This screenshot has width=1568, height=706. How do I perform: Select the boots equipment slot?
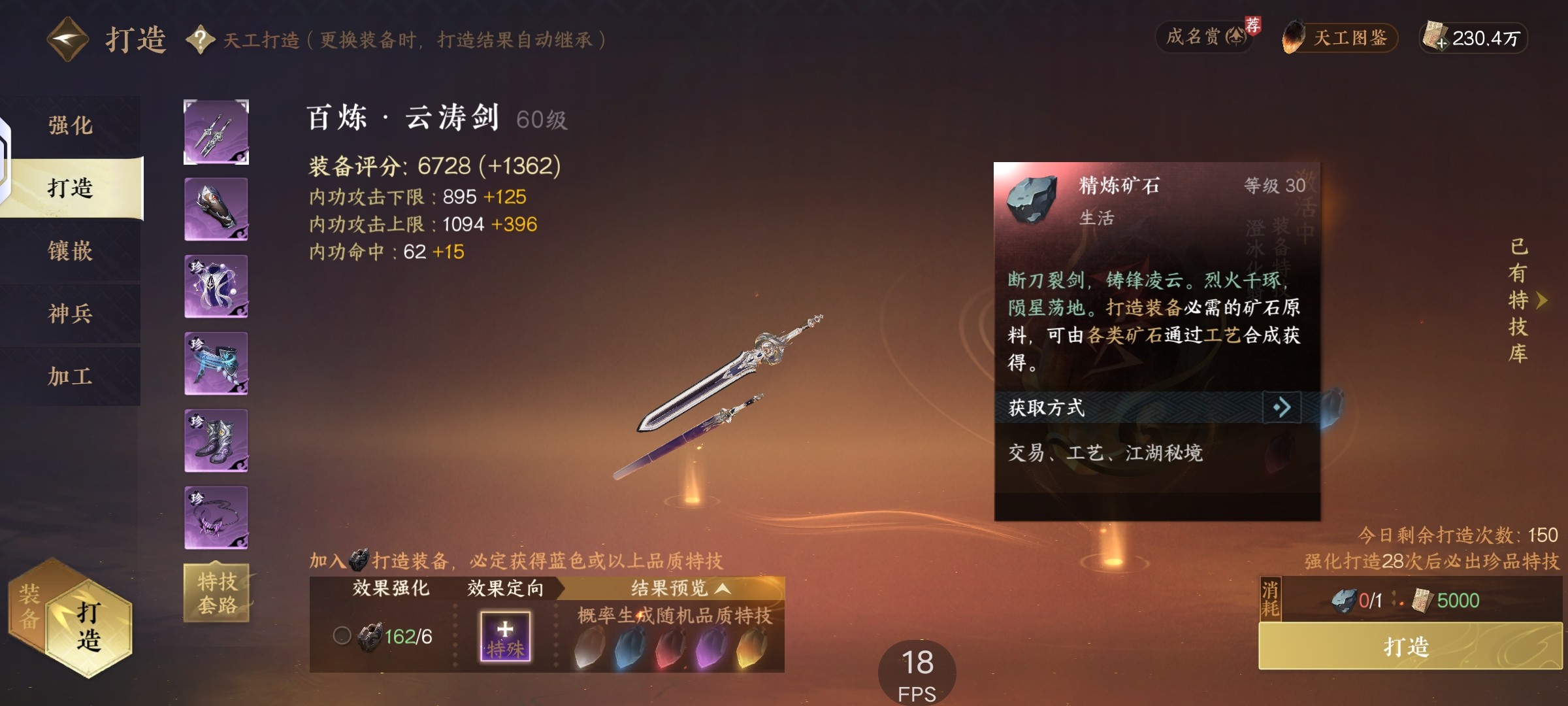point(216,441)
